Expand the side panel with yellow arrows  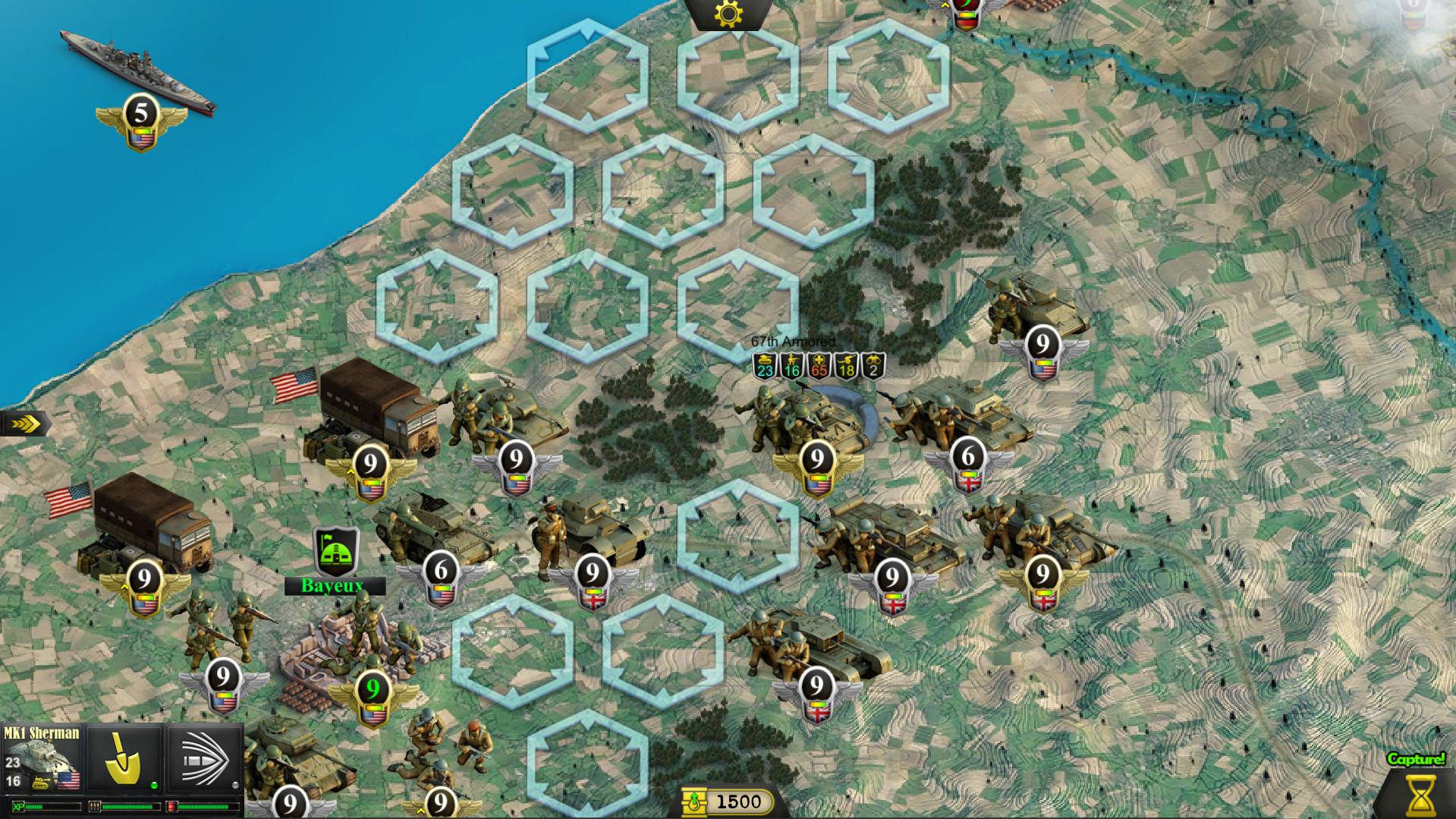click(x=25, y=424)
